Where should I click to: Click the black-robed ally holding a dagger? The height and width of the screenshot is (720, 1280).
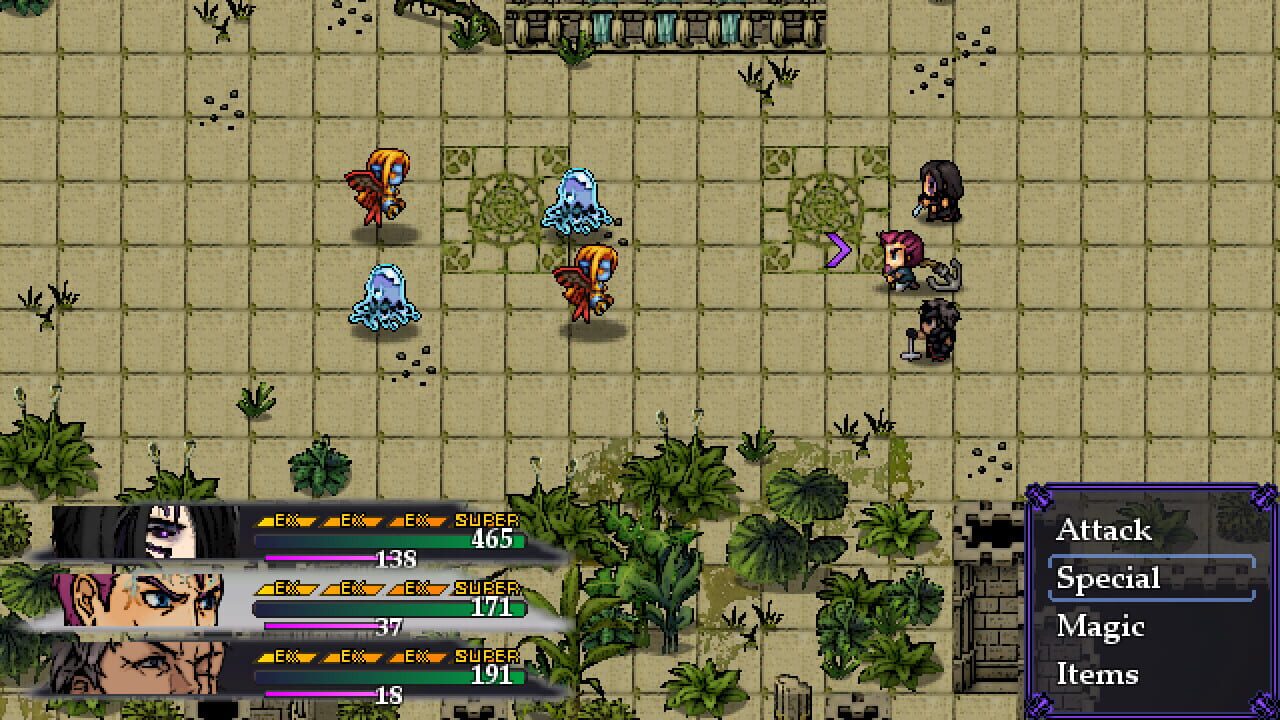click(938, 193)
